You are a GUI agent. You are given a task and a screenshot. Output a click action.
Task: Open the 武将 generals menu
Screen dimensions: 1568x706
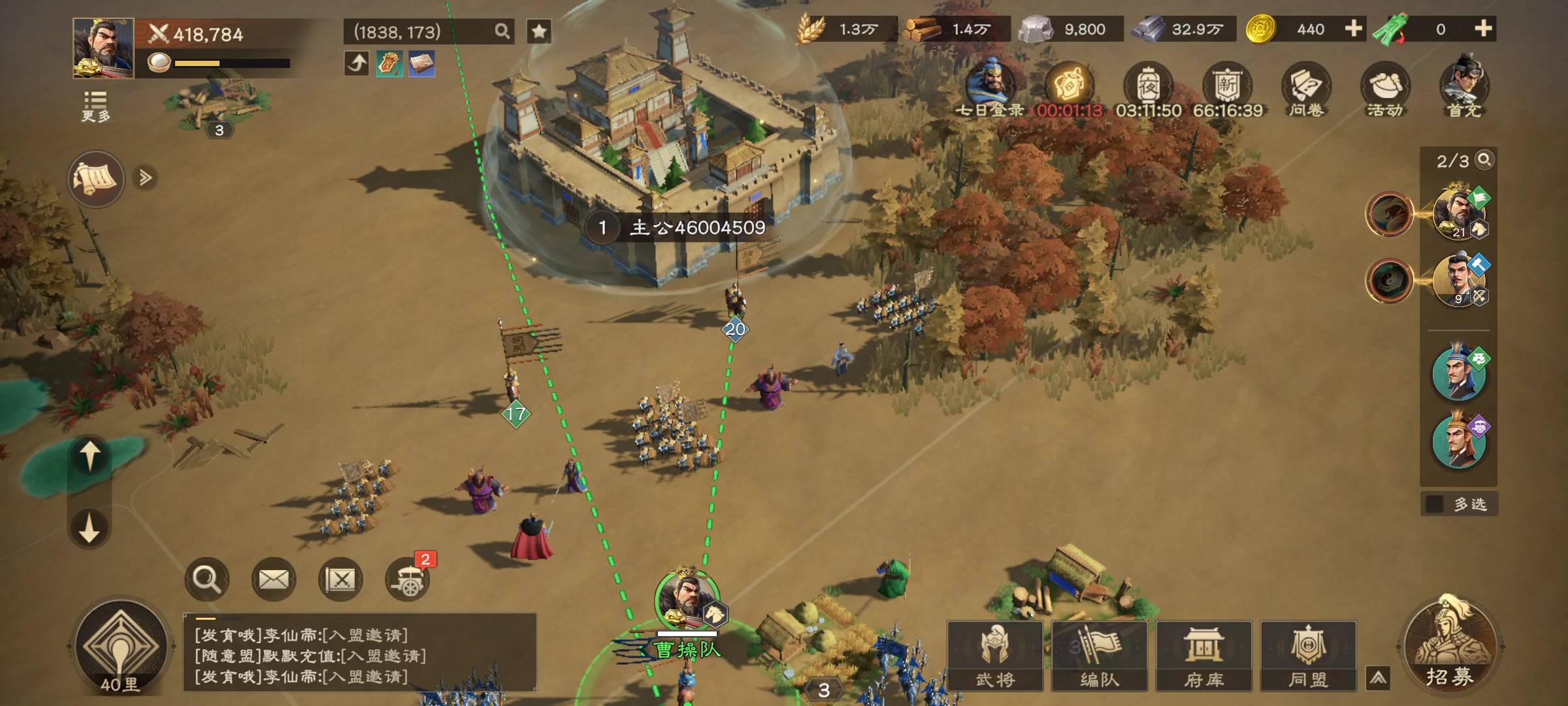[x=994, y=655]
